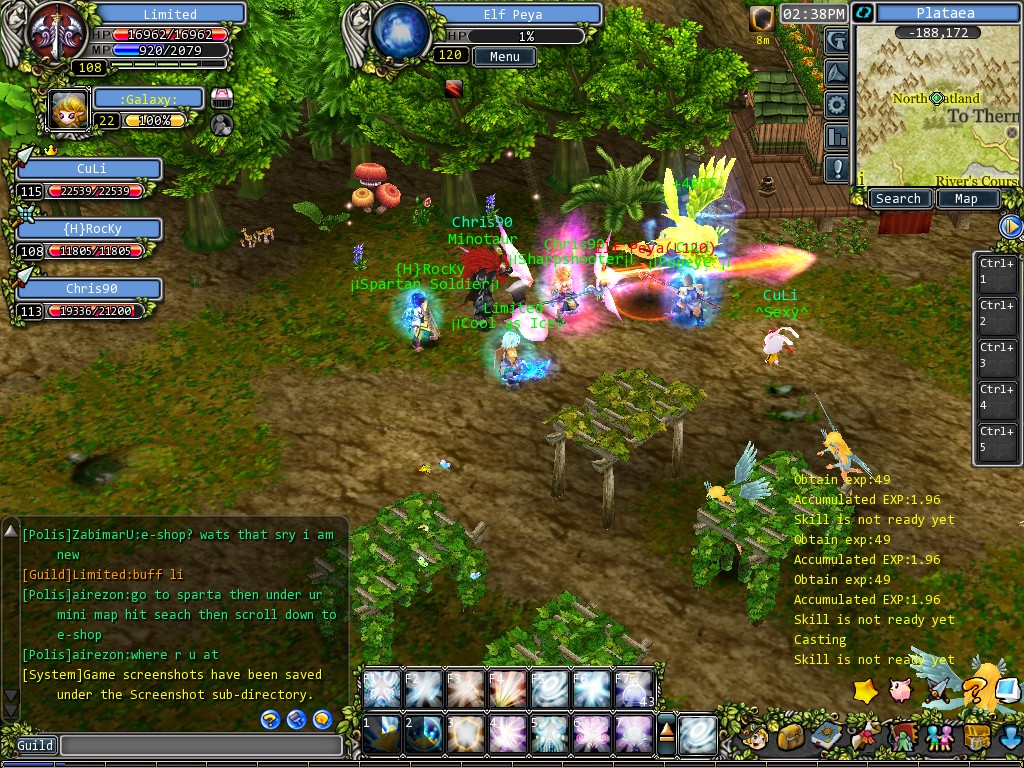
Task: Select party member Chris90's name bar
Action: [x=90, y=288]
